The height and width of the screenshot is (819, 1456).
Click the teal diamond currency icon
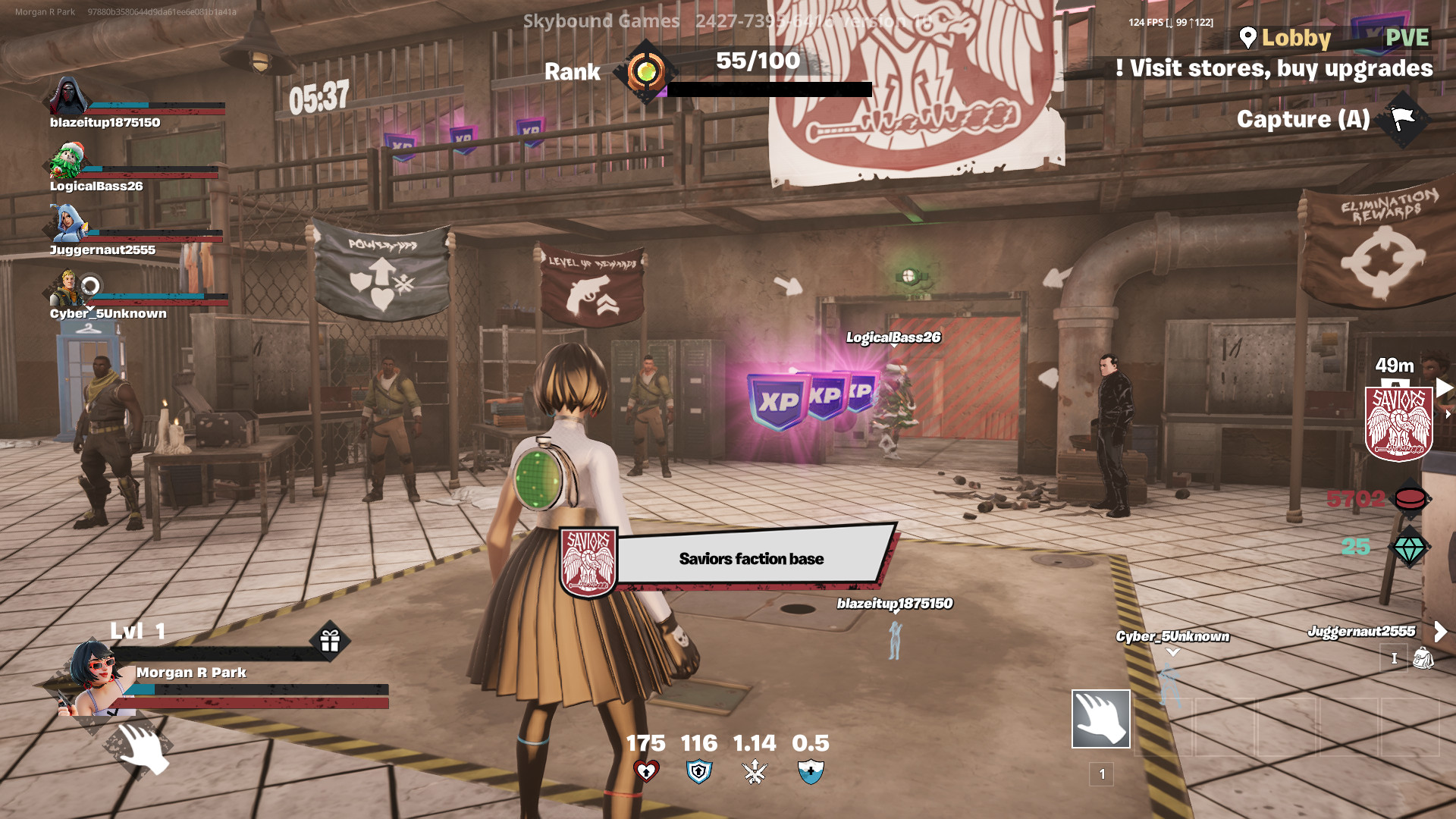coord(1409,548)
